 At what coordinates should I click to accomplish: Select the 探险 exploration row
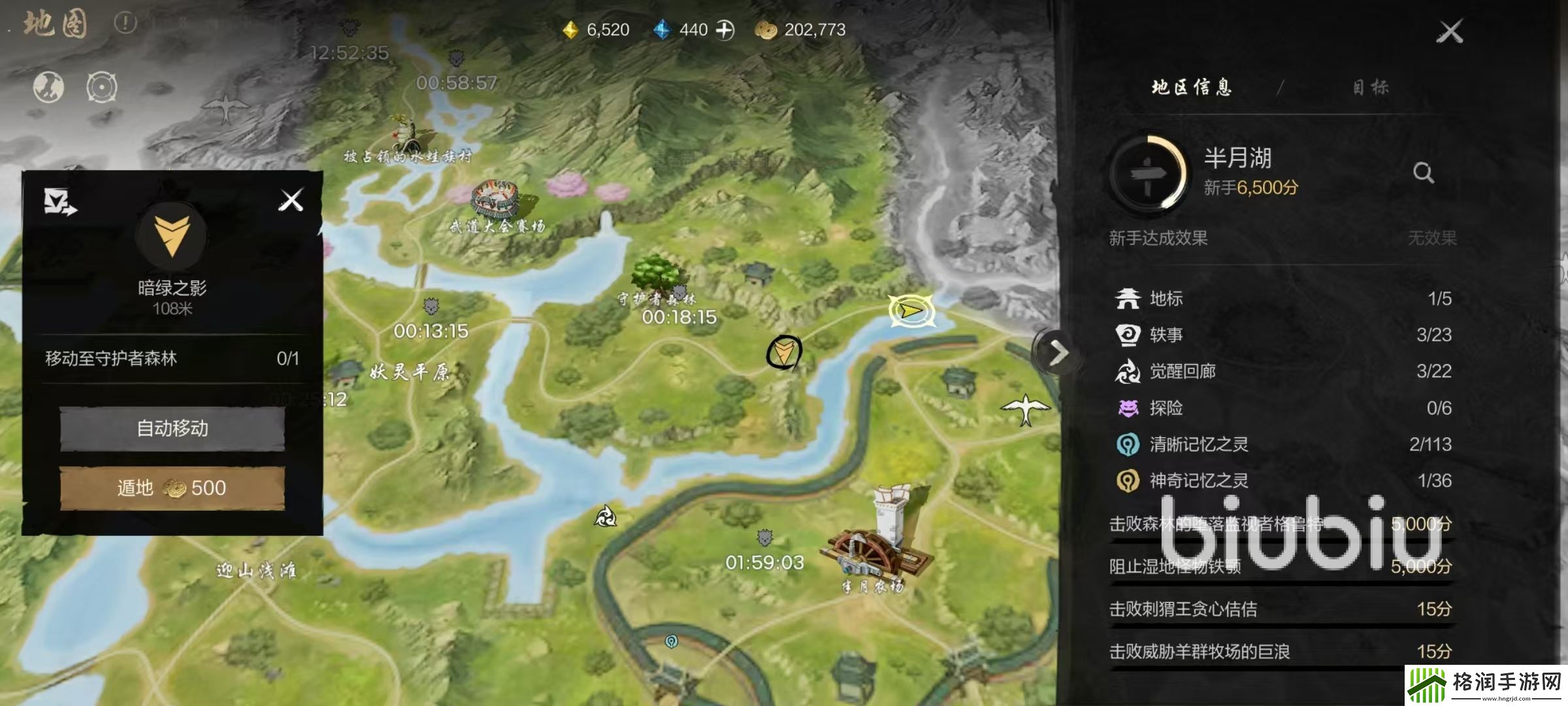pos(1282,408)
